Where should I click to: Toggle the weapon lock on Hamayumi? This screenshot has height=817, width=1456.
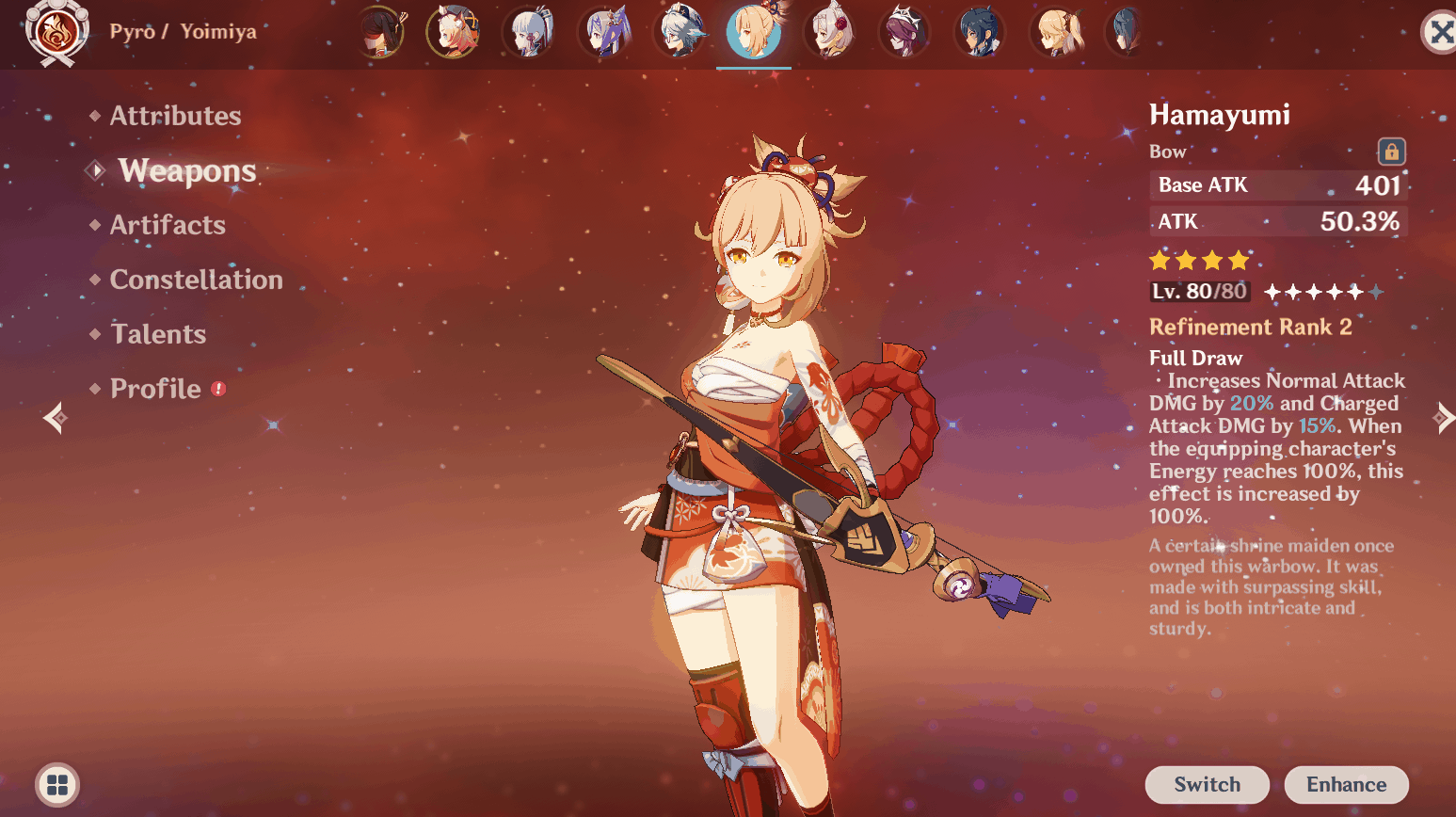click(x=1390, y=152)
